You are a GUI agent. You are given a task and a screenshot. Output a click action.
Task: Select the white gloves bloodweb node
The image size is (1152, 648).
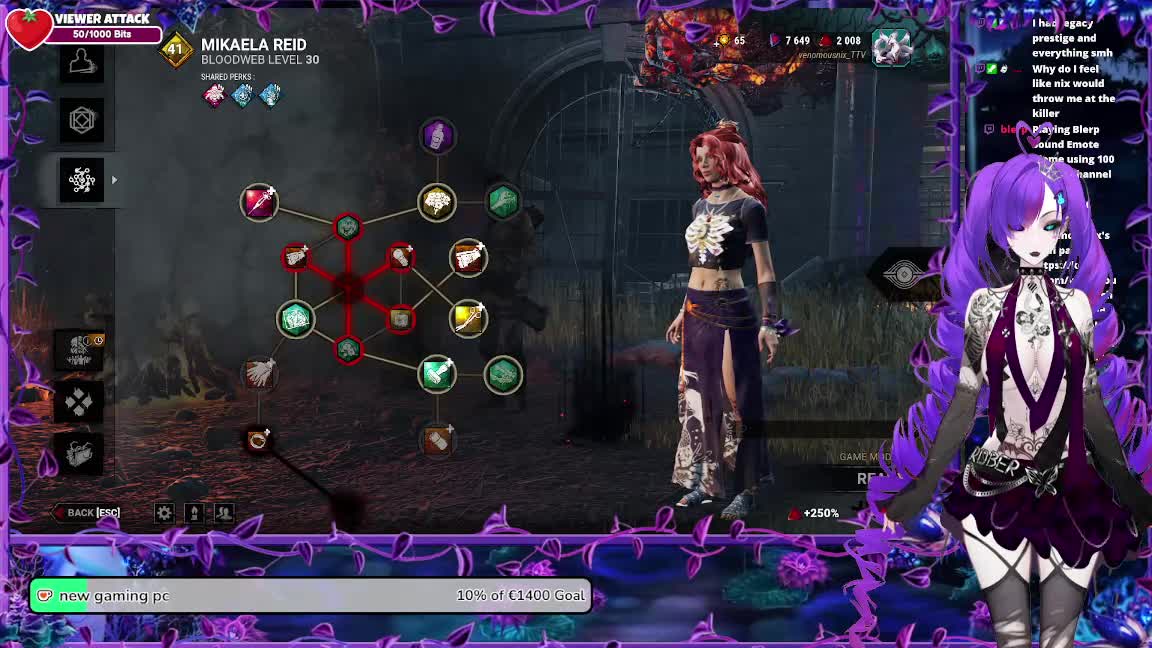(x=259, y=374)
